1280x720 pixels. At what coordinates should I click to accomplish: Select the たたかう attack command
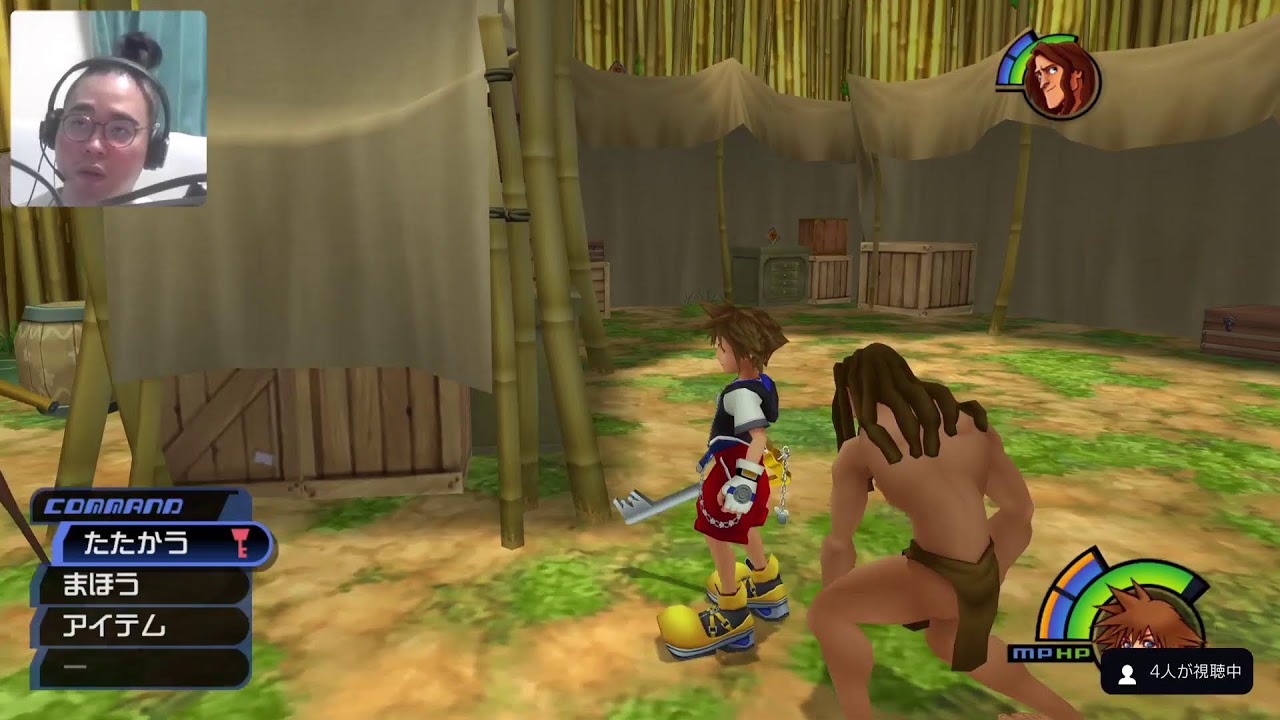(150, 543)
